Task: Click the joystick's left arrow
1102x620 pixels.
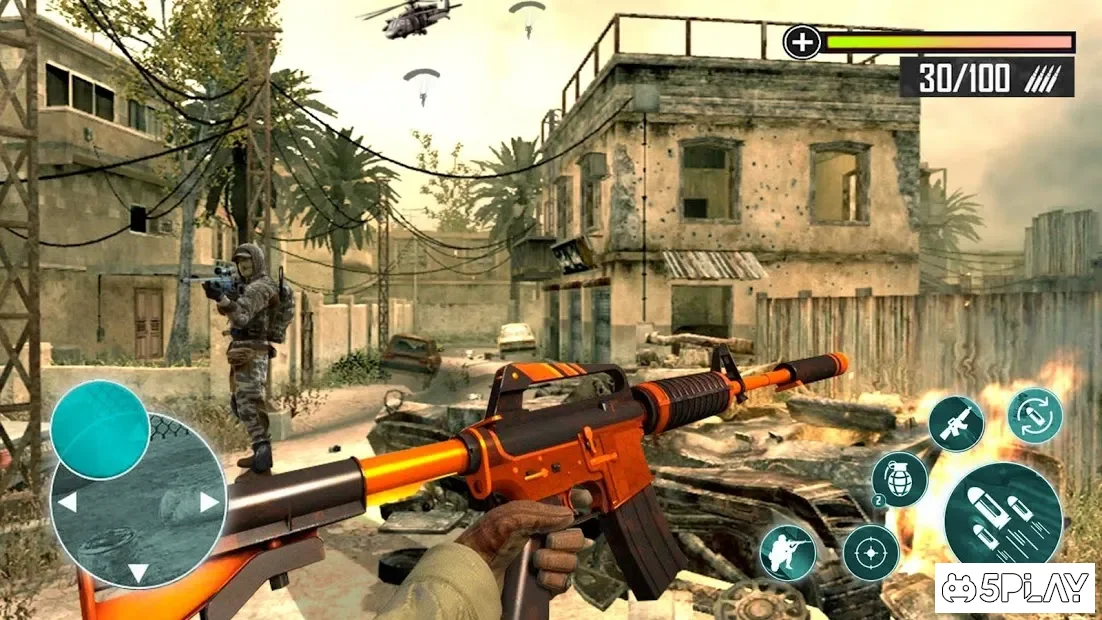Action: [67, 502]
